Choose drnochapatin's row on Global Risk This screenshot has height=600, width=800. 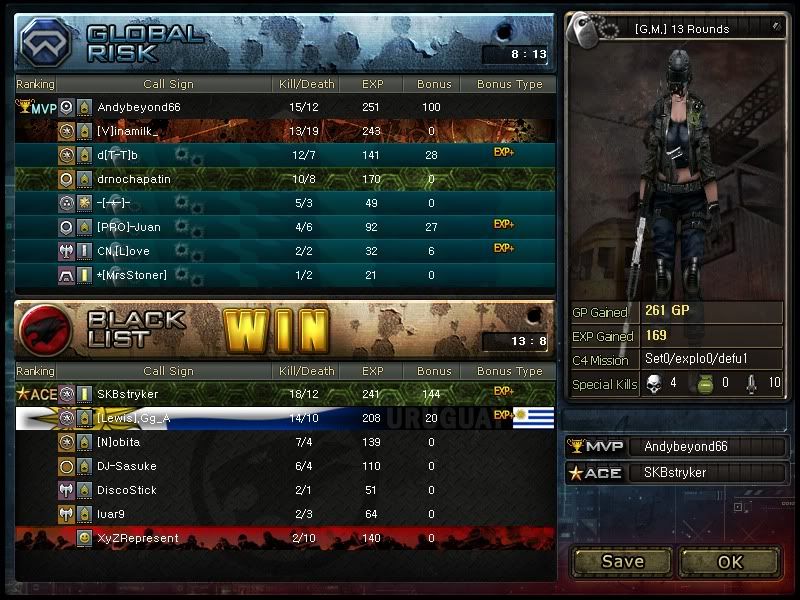tap(285, 179)
